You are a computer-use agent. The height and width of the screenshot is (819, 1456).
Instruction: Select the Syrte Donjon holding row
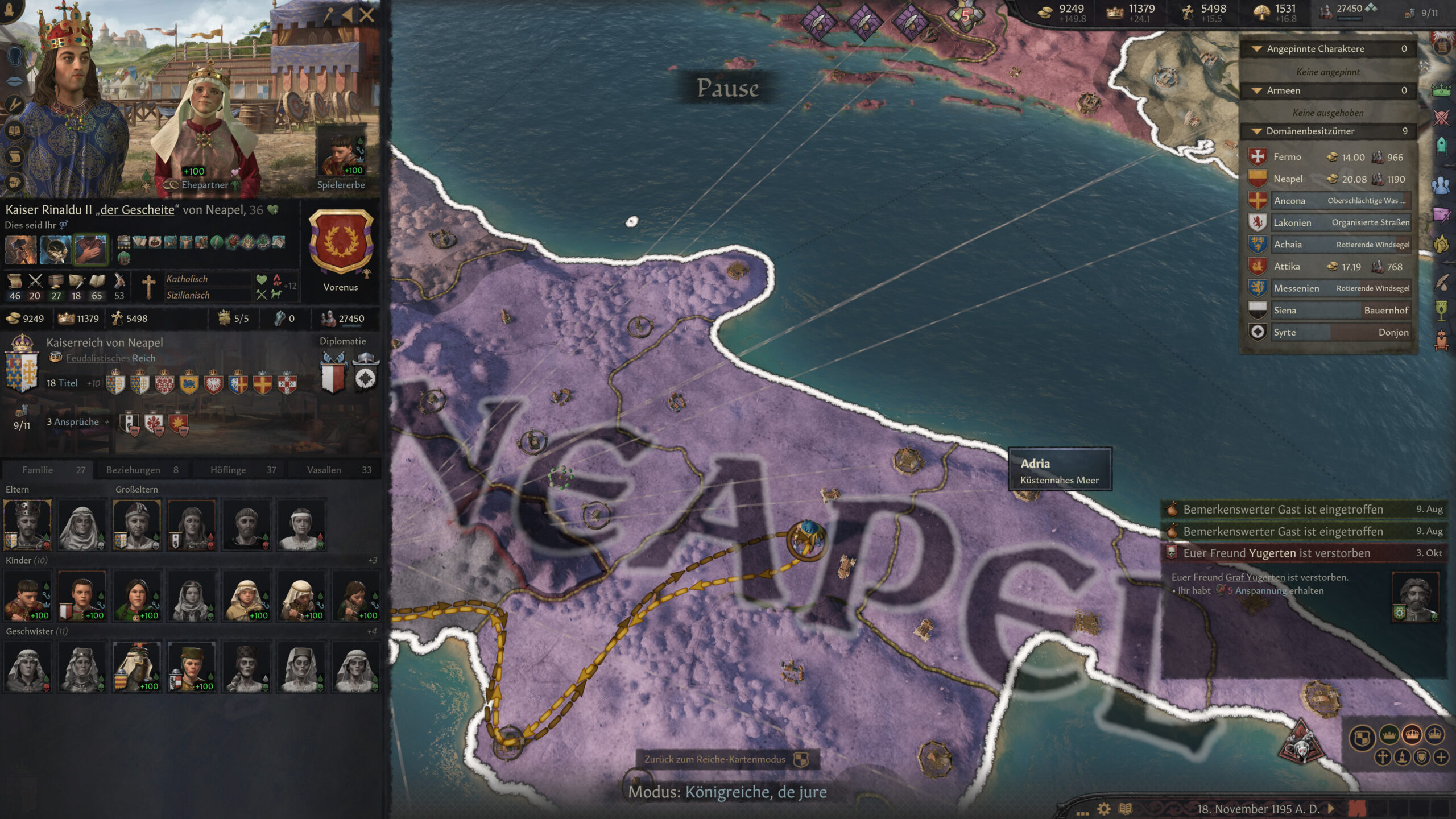(x=1328, y=333)
